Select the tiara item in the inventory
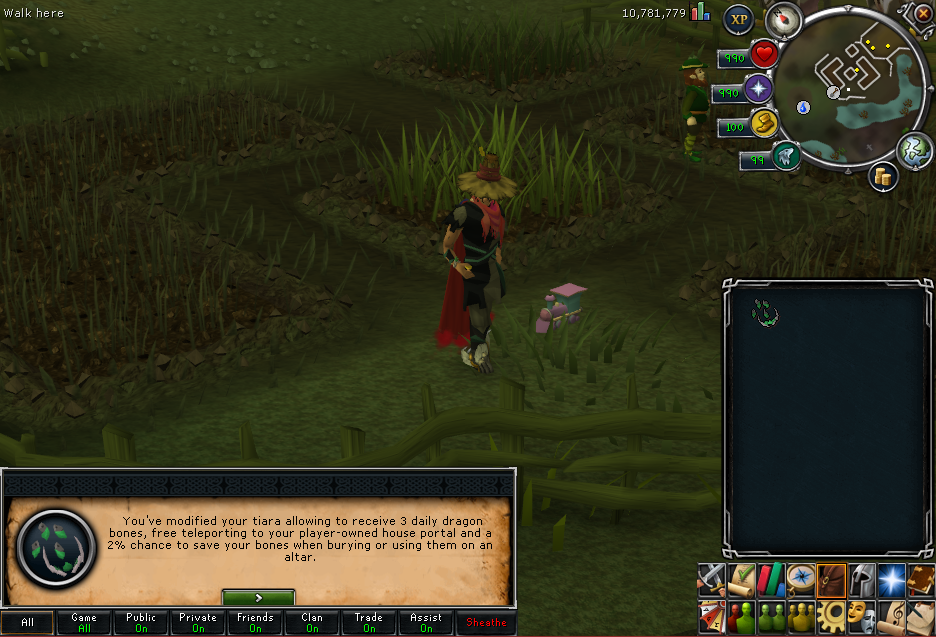 coord(766,314)
